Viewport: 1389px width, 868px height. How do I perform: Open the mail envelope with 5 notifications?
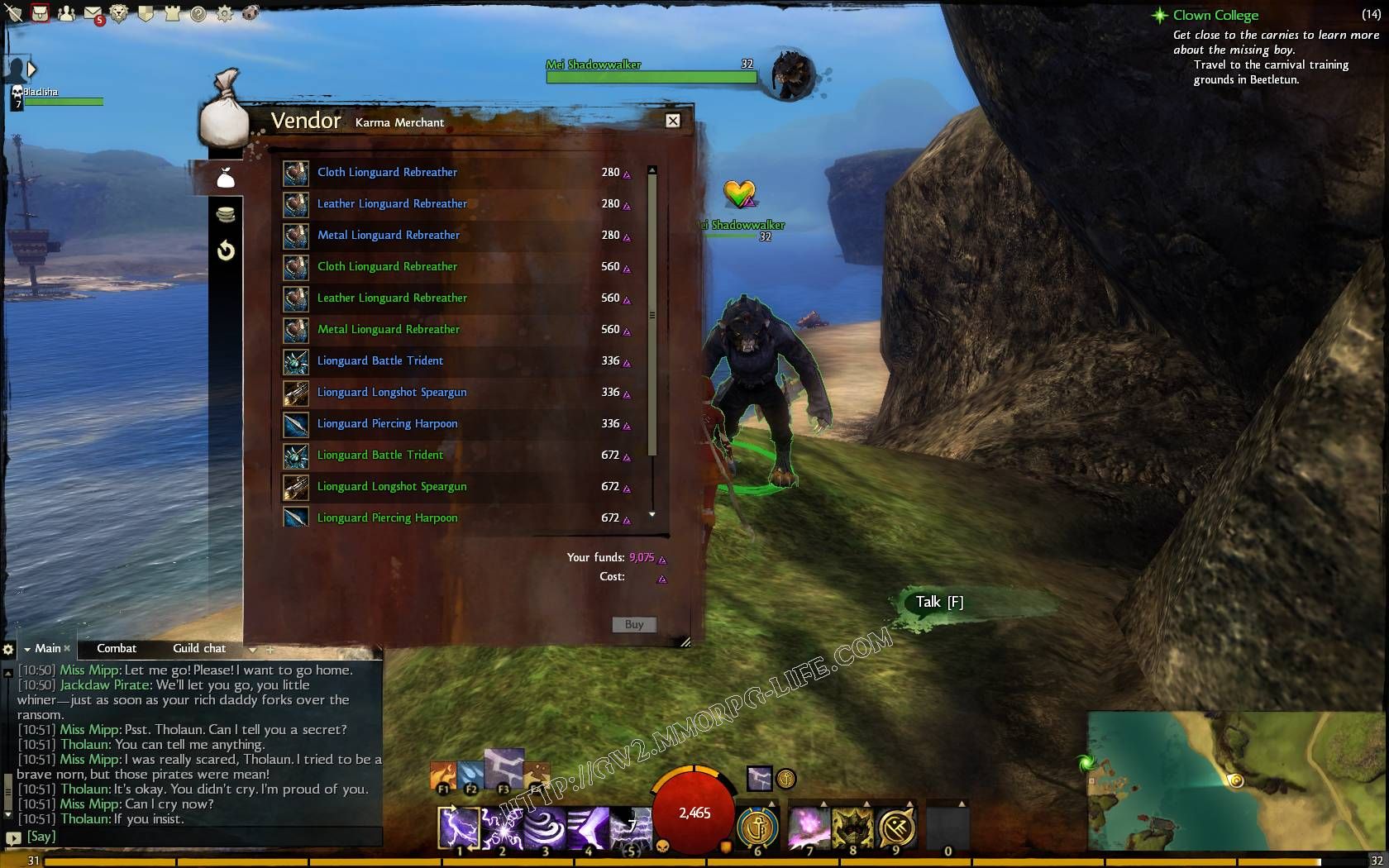[x=93, y=13]
